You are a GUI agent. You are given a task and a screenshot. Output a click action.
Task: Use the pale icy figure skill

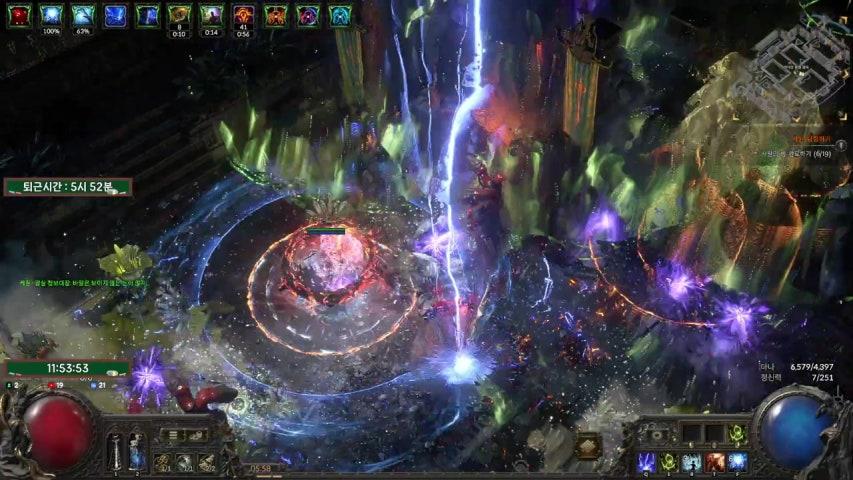[x=691, y=461]
